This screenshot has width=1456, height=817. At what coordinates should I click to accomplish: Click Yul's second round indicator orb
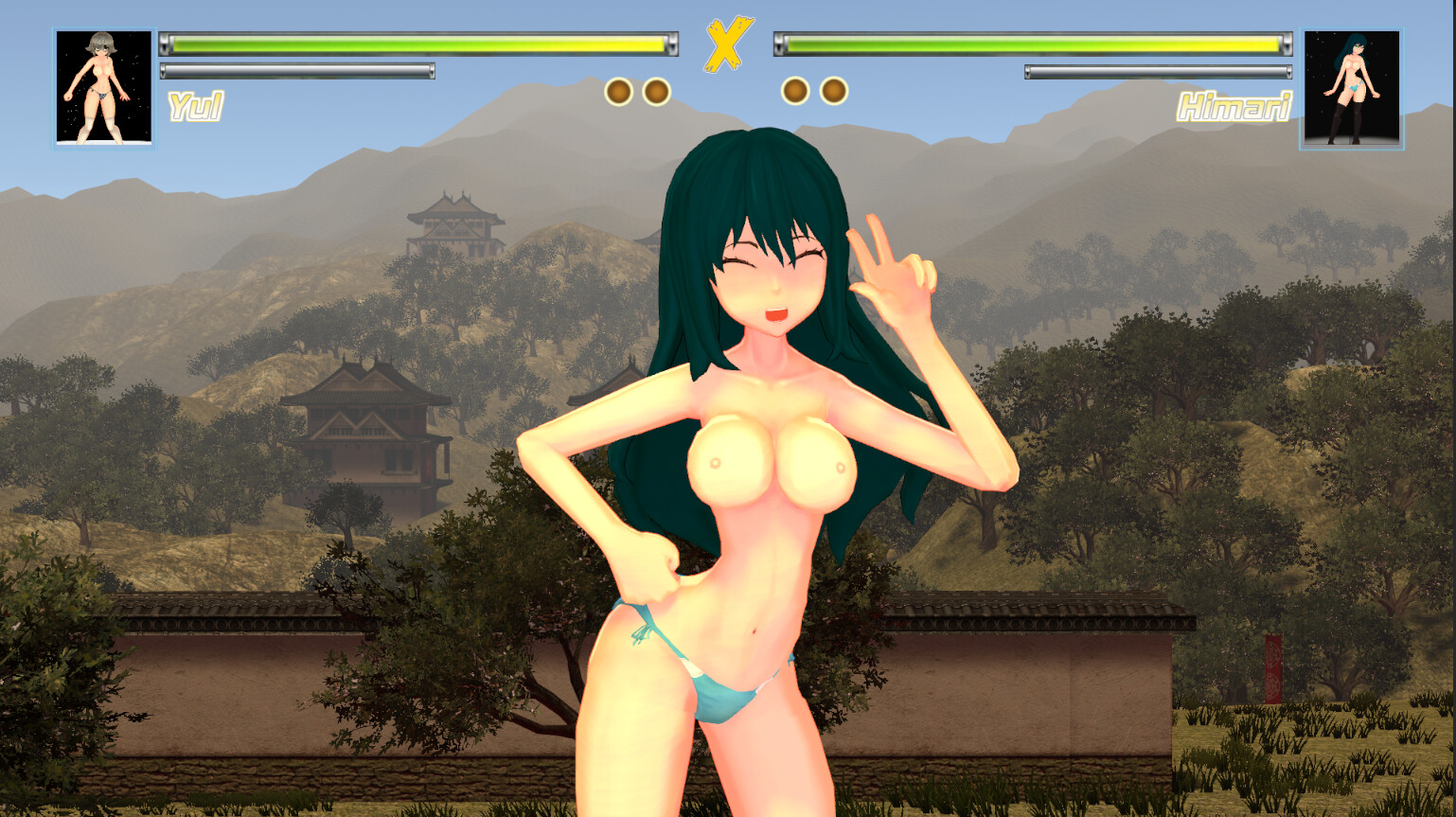click(x=656, y=92)
